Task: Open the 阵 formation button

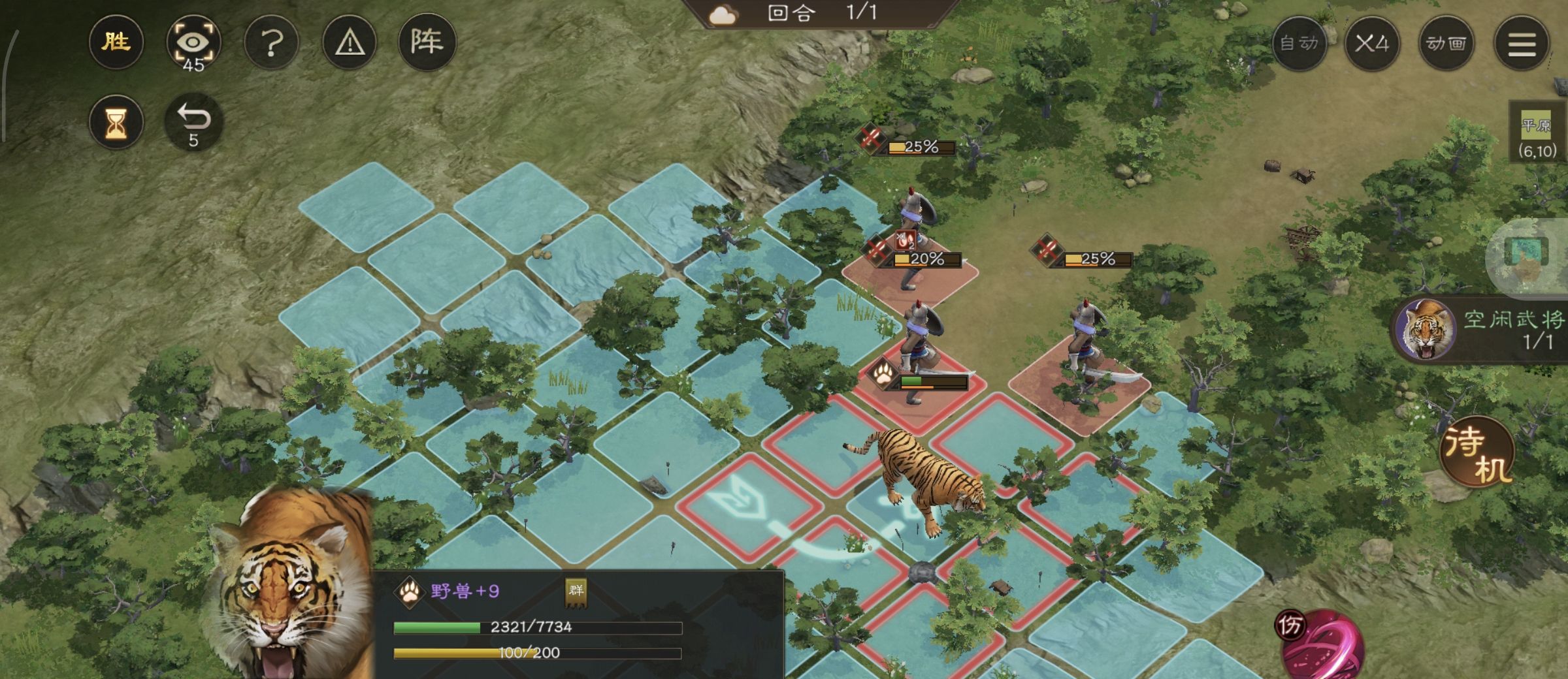Action: point(427,43)
